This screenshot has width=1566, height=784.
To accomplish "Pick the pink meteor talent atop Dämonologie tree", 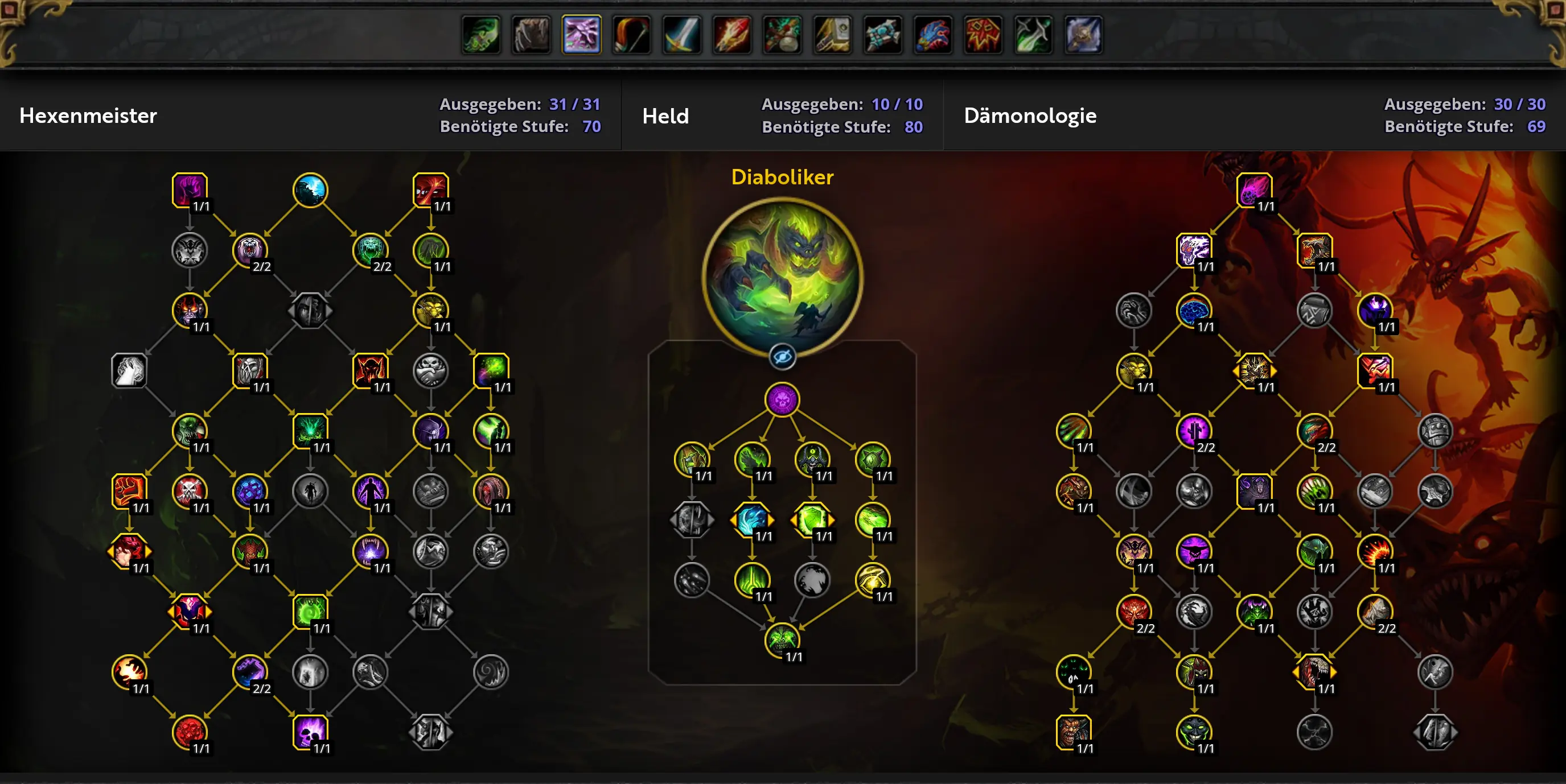I will (1254, 190).
